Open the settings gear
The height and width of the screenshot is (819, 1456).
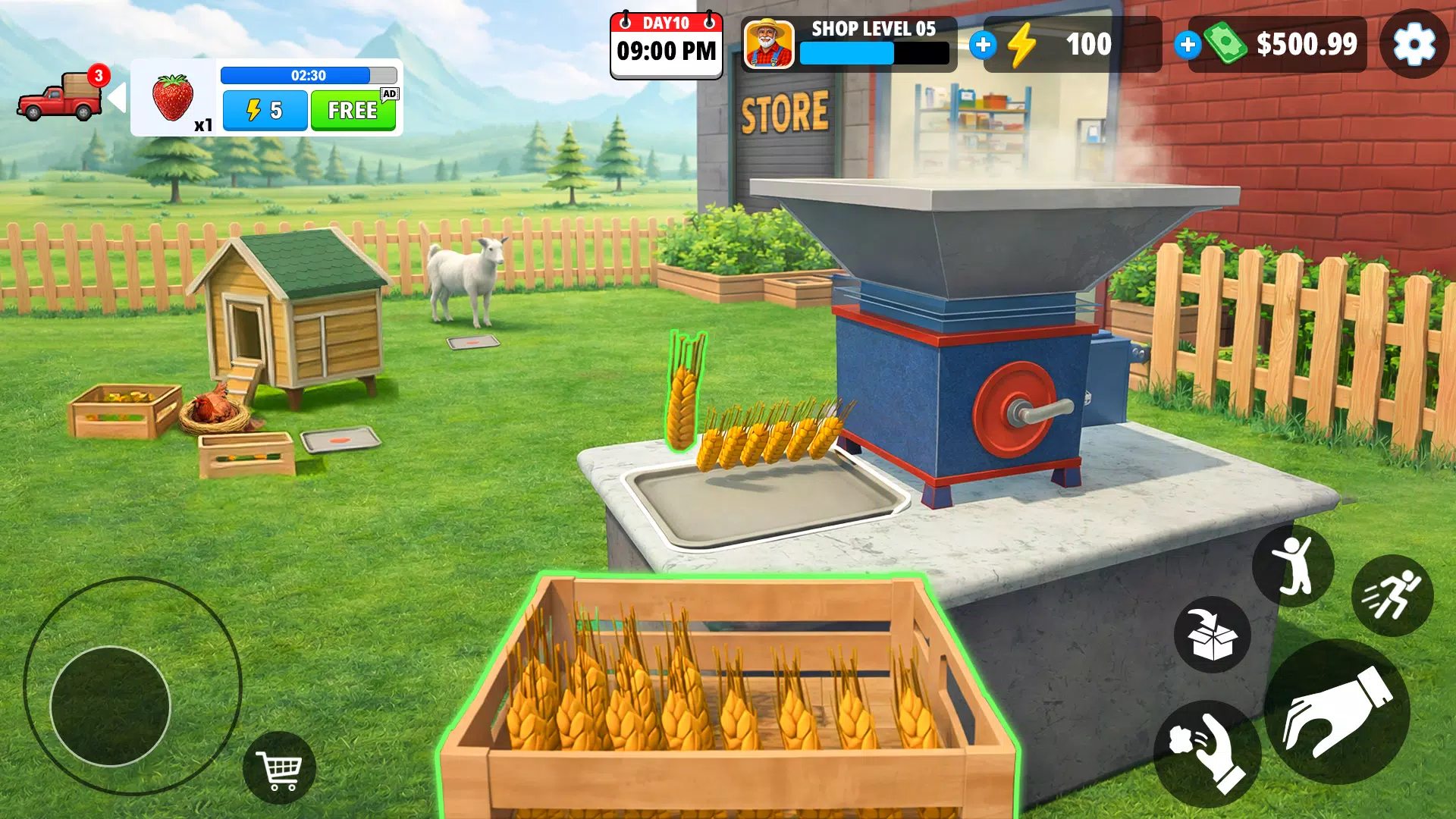[1412, 45]
